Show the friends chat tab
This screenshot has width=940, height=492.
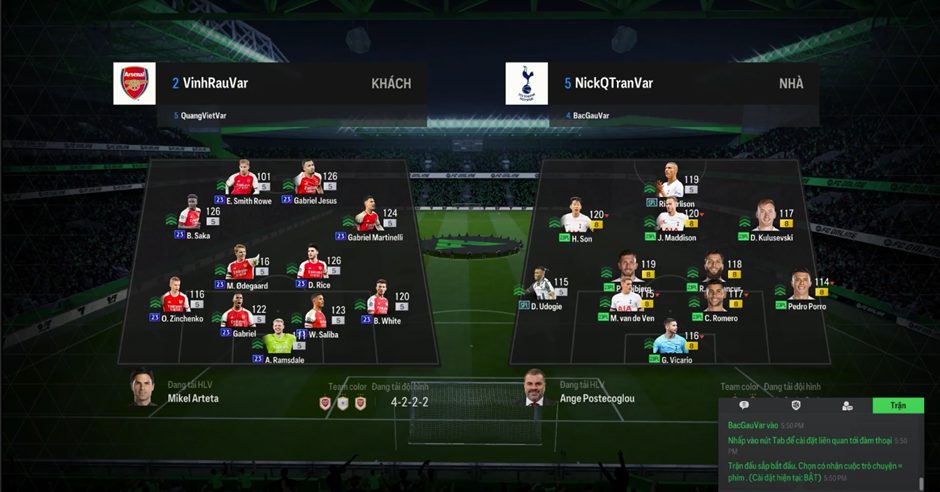(x=847, y=405)
